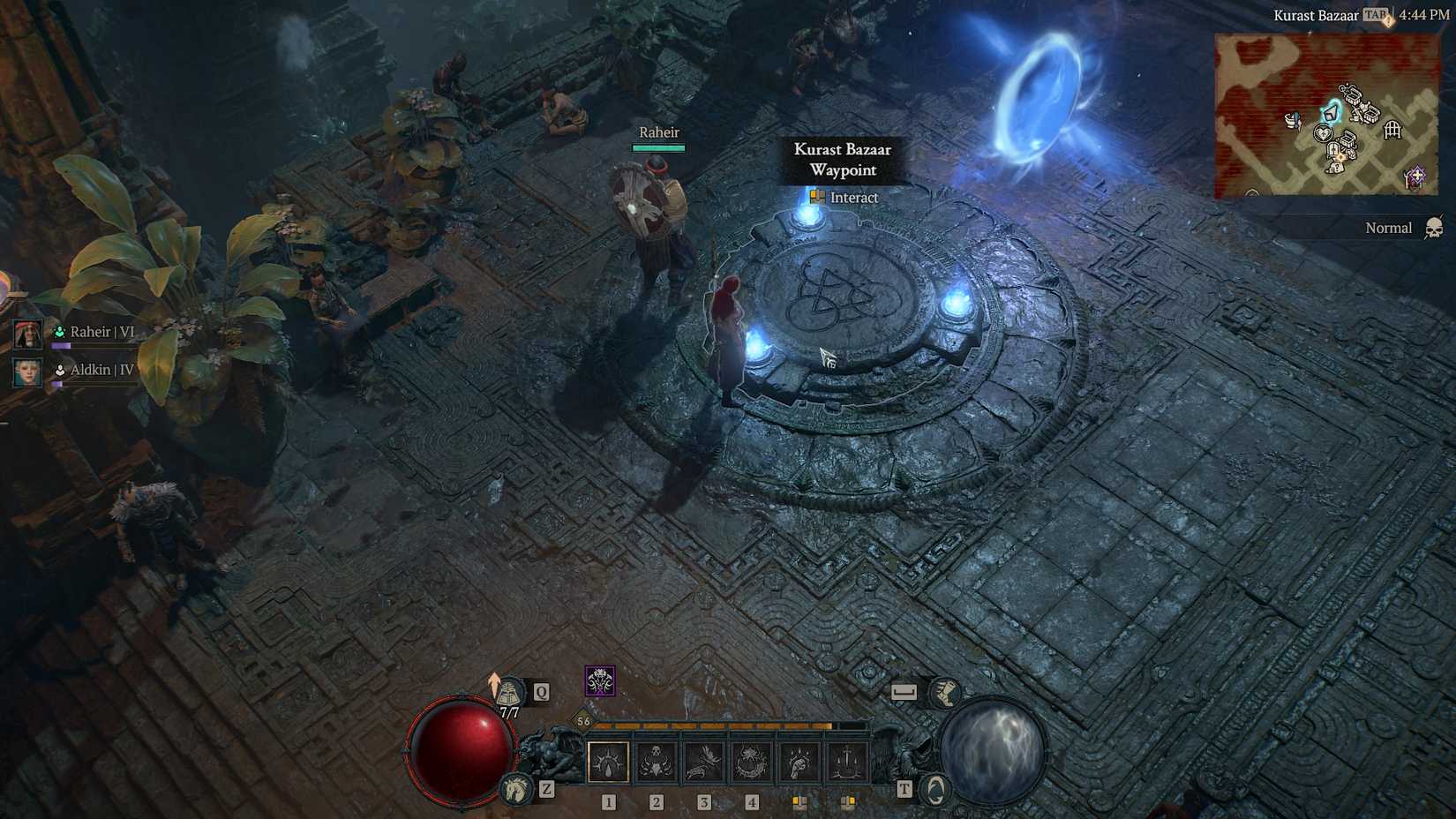Select a chest vendor icon on the minimap

tap(1354, 97)
